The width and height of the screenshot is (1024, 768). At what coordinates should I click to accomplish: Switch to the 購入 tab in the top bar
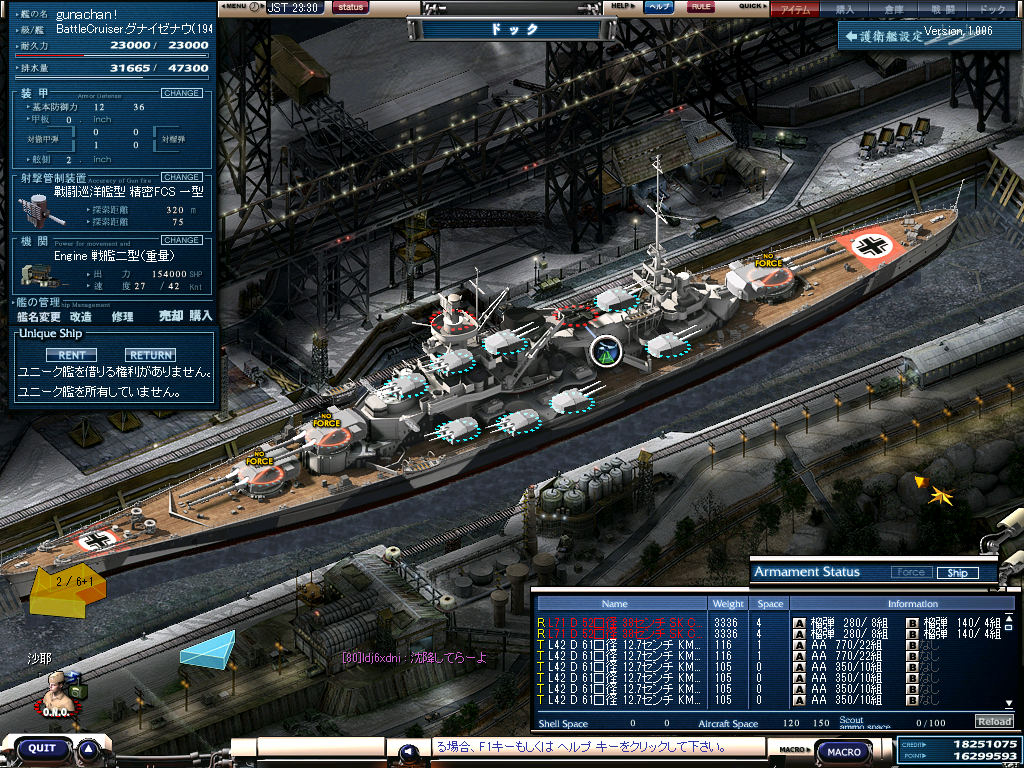(845, 9)
